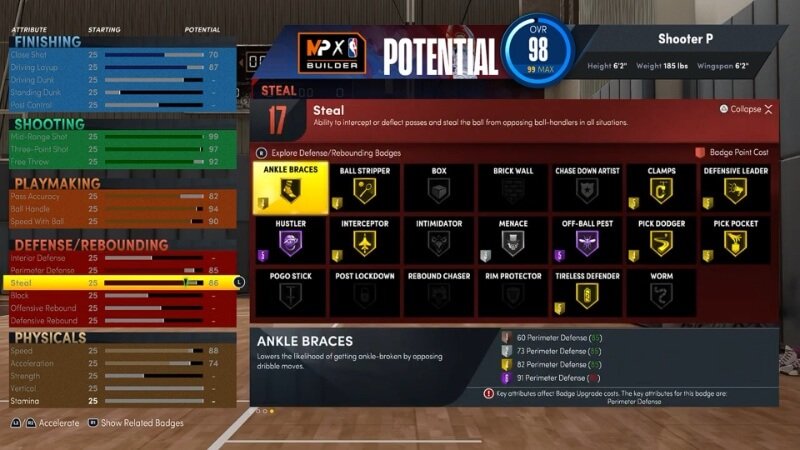The width and height of the screenshot is (800, 450).
Task: Select the Perimeter Defense attribute row
Action: (x=120, y=270)
